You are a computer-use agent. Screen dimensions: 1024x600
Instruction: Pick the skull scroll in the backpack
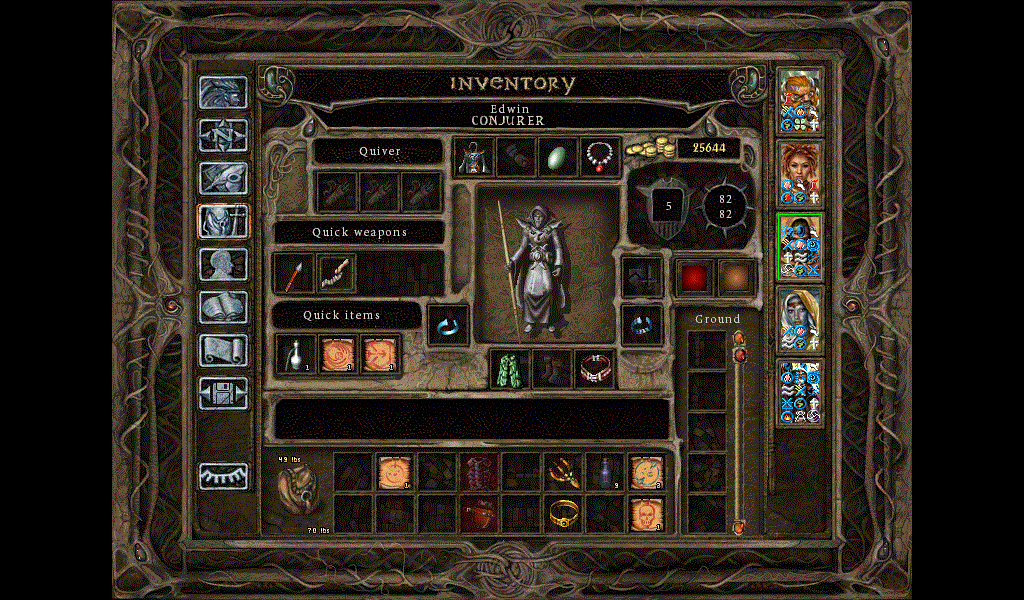pyautogui.click(x=646, y=514)
